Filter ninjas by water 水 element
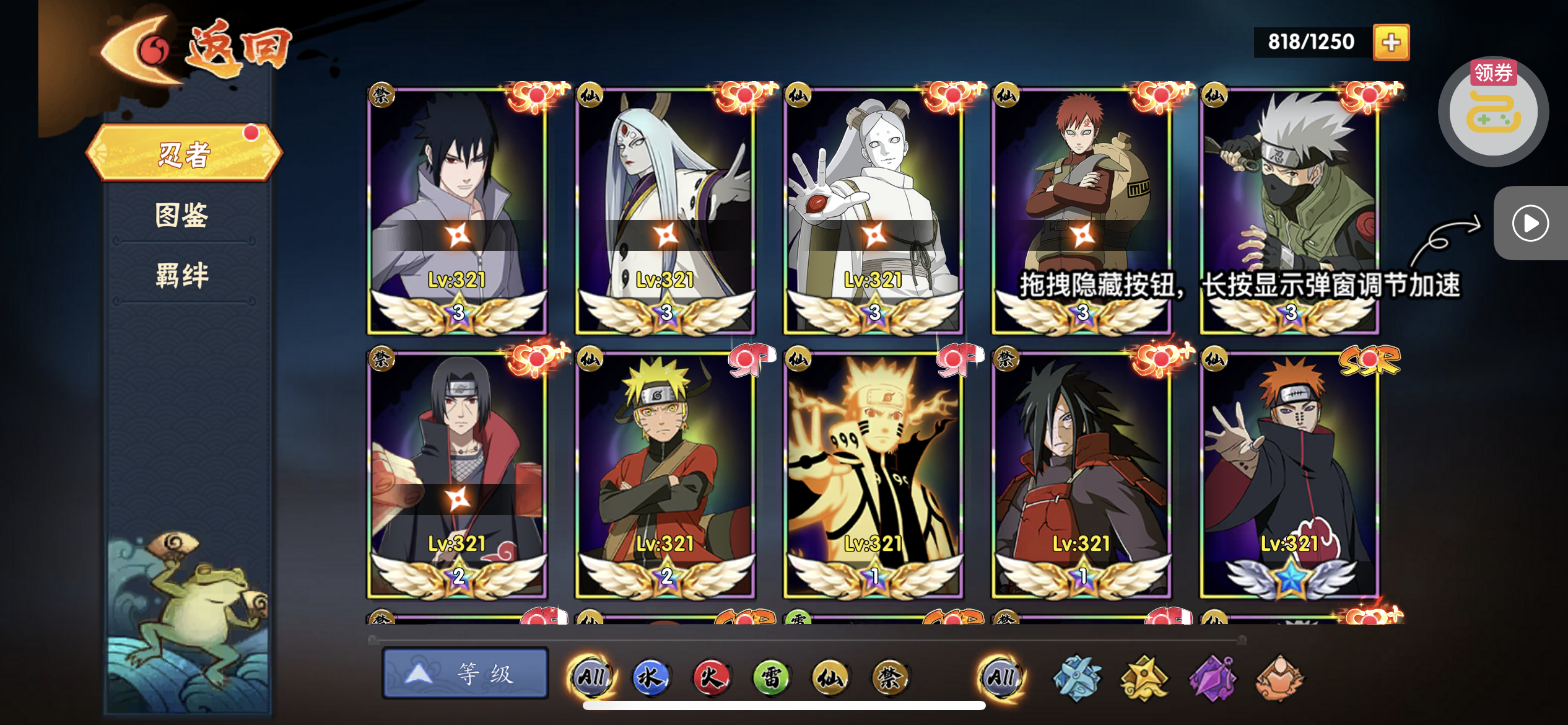This screenshot has width=1568, height=725. coord(650,677)
